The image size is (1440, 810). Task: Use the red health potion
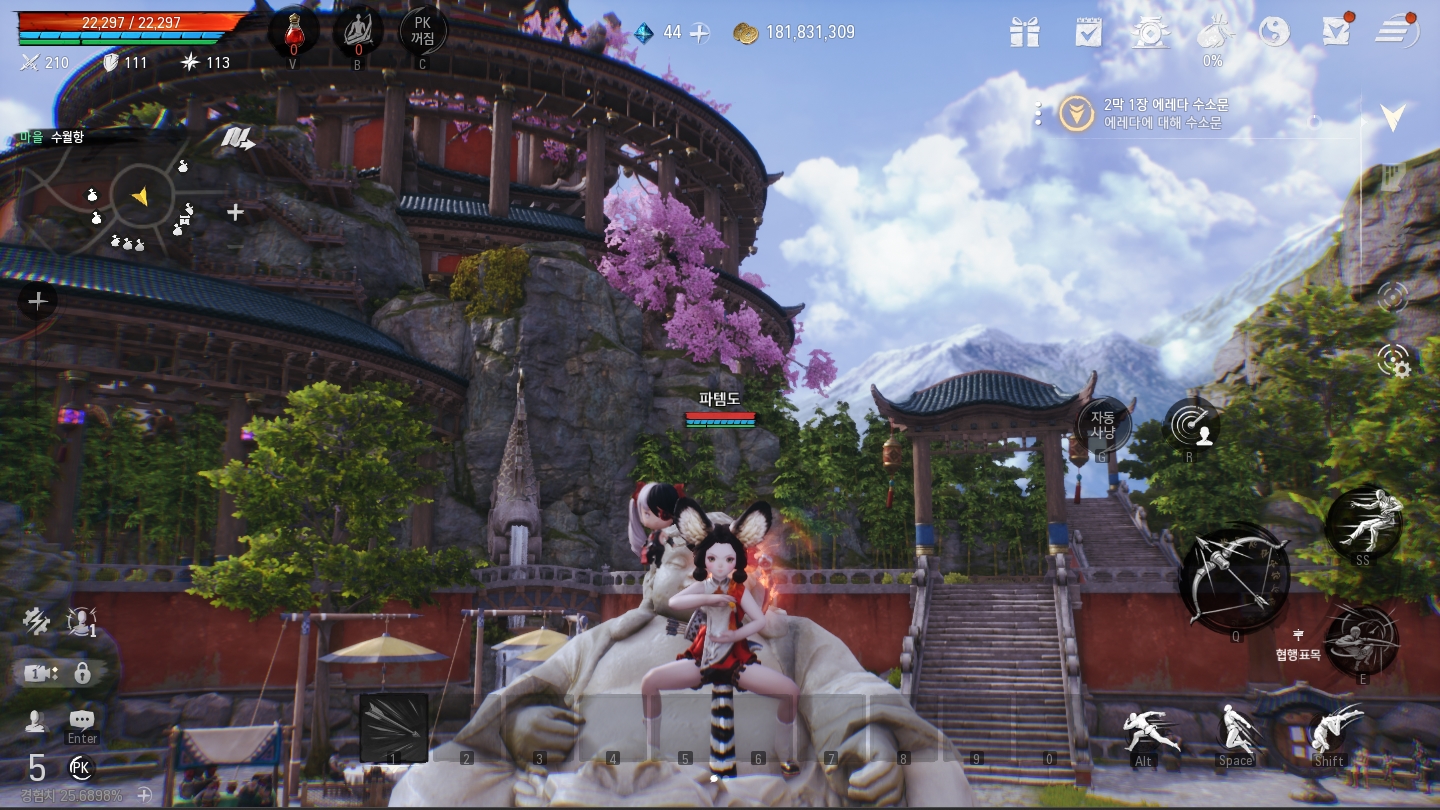click(x=293, y=32)
